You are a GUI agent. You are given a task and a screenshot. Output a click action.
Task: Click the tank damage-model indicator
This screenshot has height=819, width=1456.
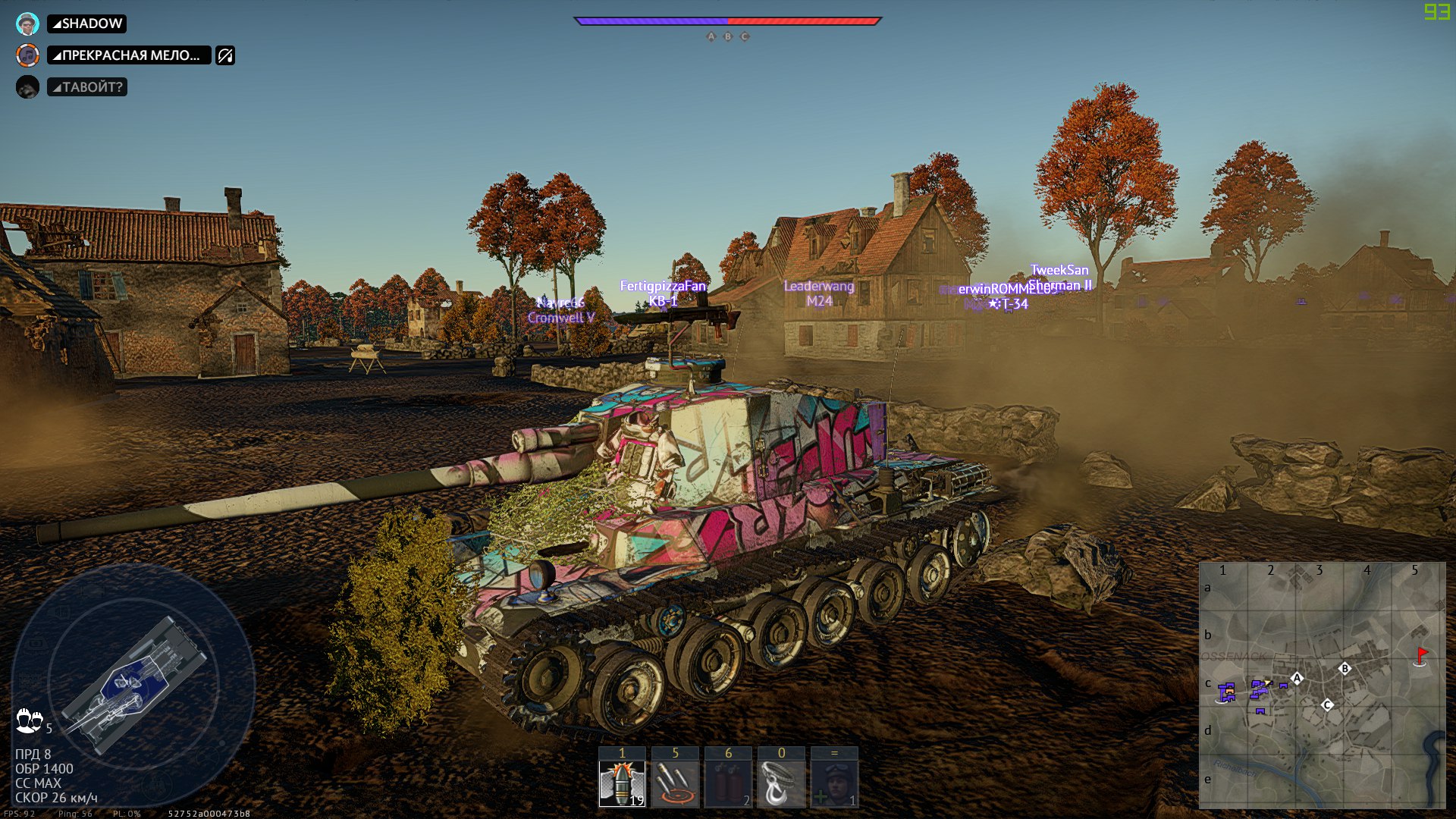click(x=133, y=684)
